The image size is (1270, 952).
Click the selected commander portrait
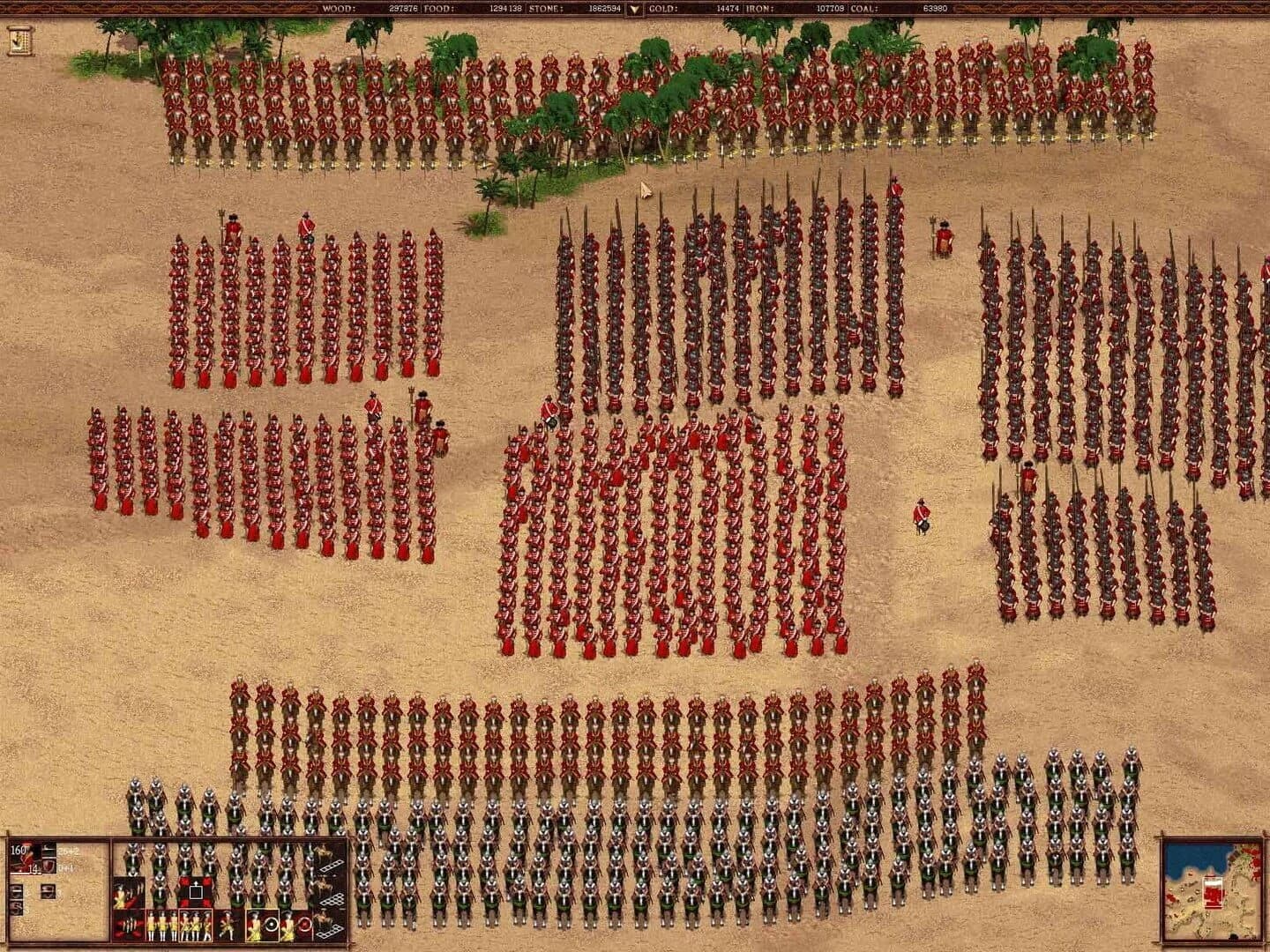tap(25, 857)
